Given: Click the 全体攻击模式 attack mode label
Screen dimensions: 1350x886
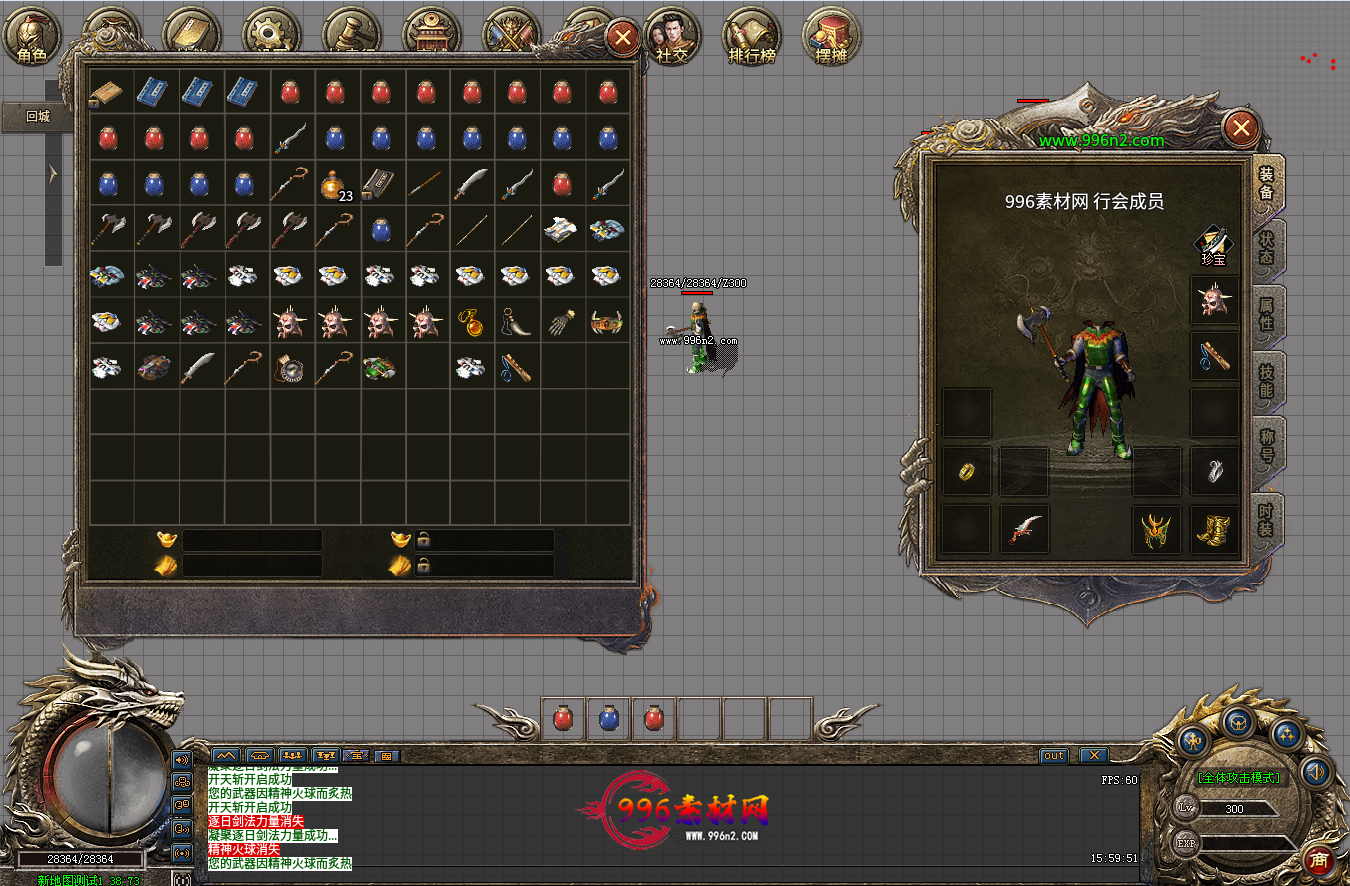Looking at the screenshot, I should 1239,777.
